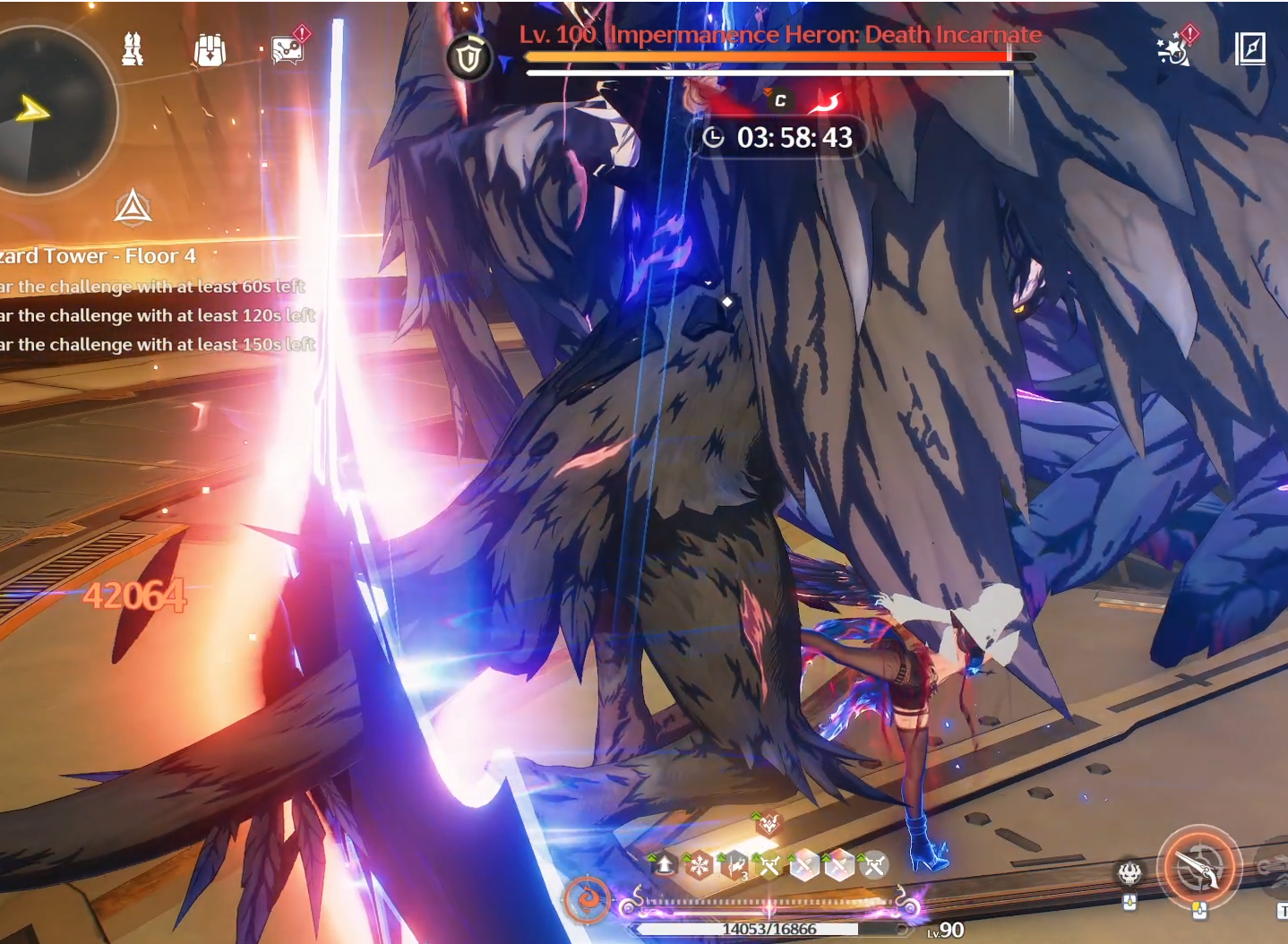Open the Hazard Tower Floor 4 objective tracker

point(99,256)
